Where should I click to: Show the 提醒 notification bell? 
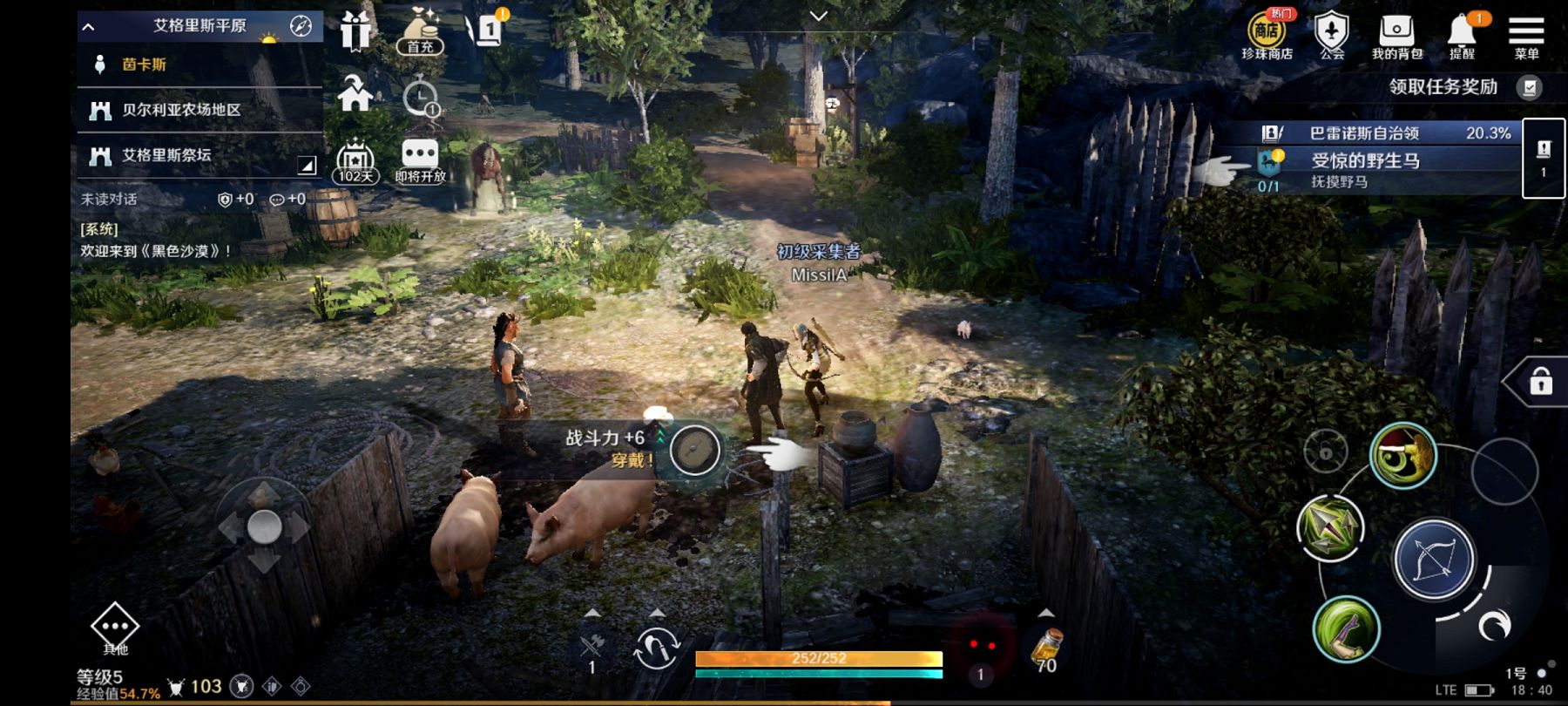click(x=1462, y=35)
